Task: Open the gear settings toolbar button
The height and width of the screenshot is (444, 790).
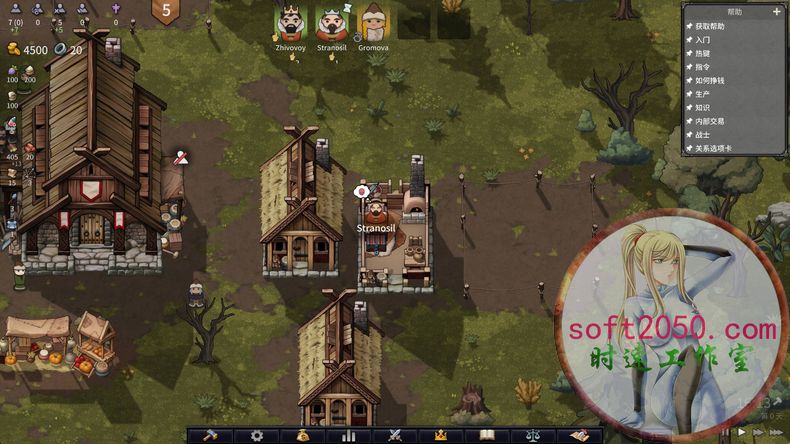Action: [x=257, y=436]
